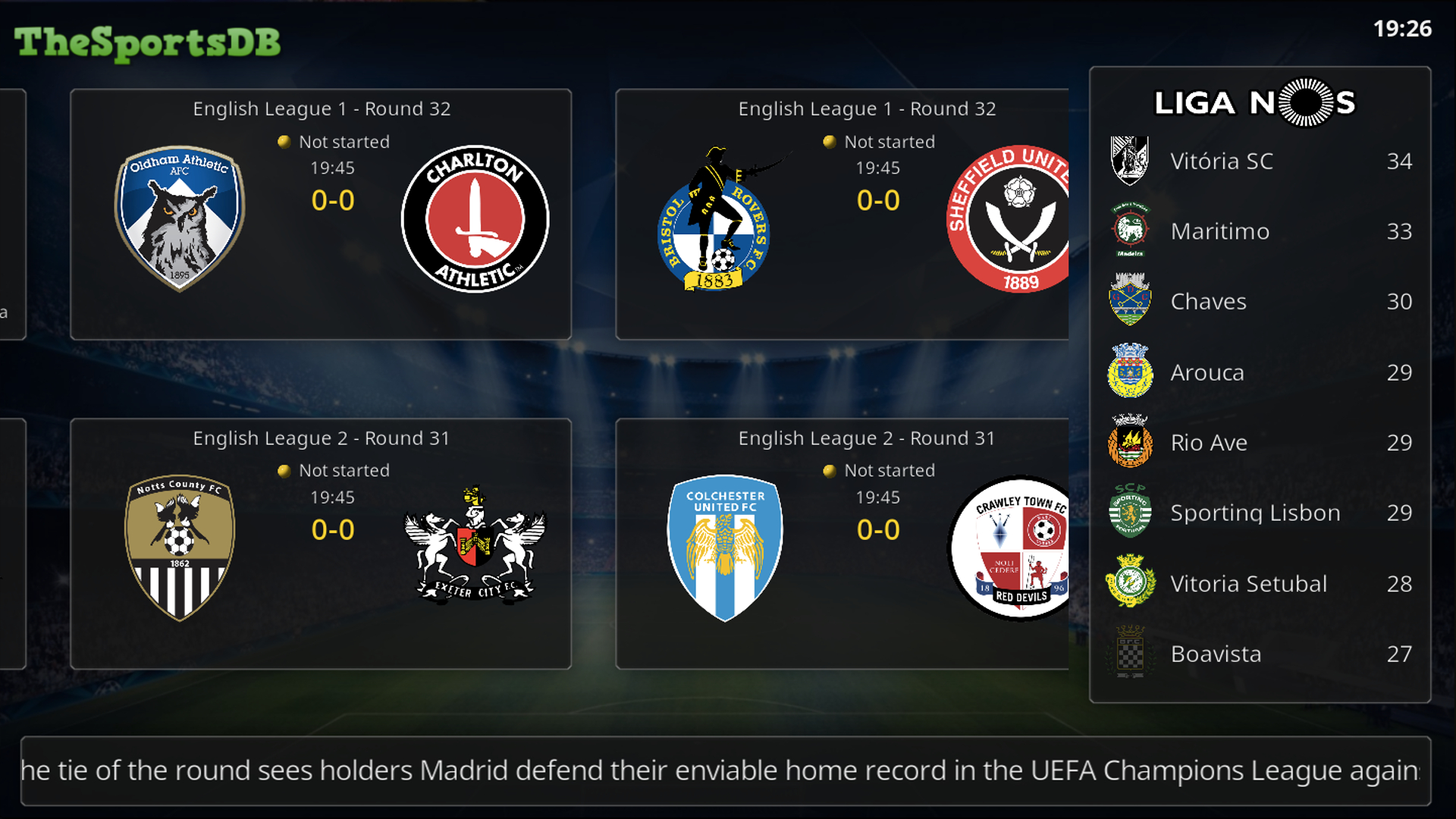This screenshot has width=1456, height=819.
Task: Click the Charlton Athletic team badge
Action: (x=475, y=218)
